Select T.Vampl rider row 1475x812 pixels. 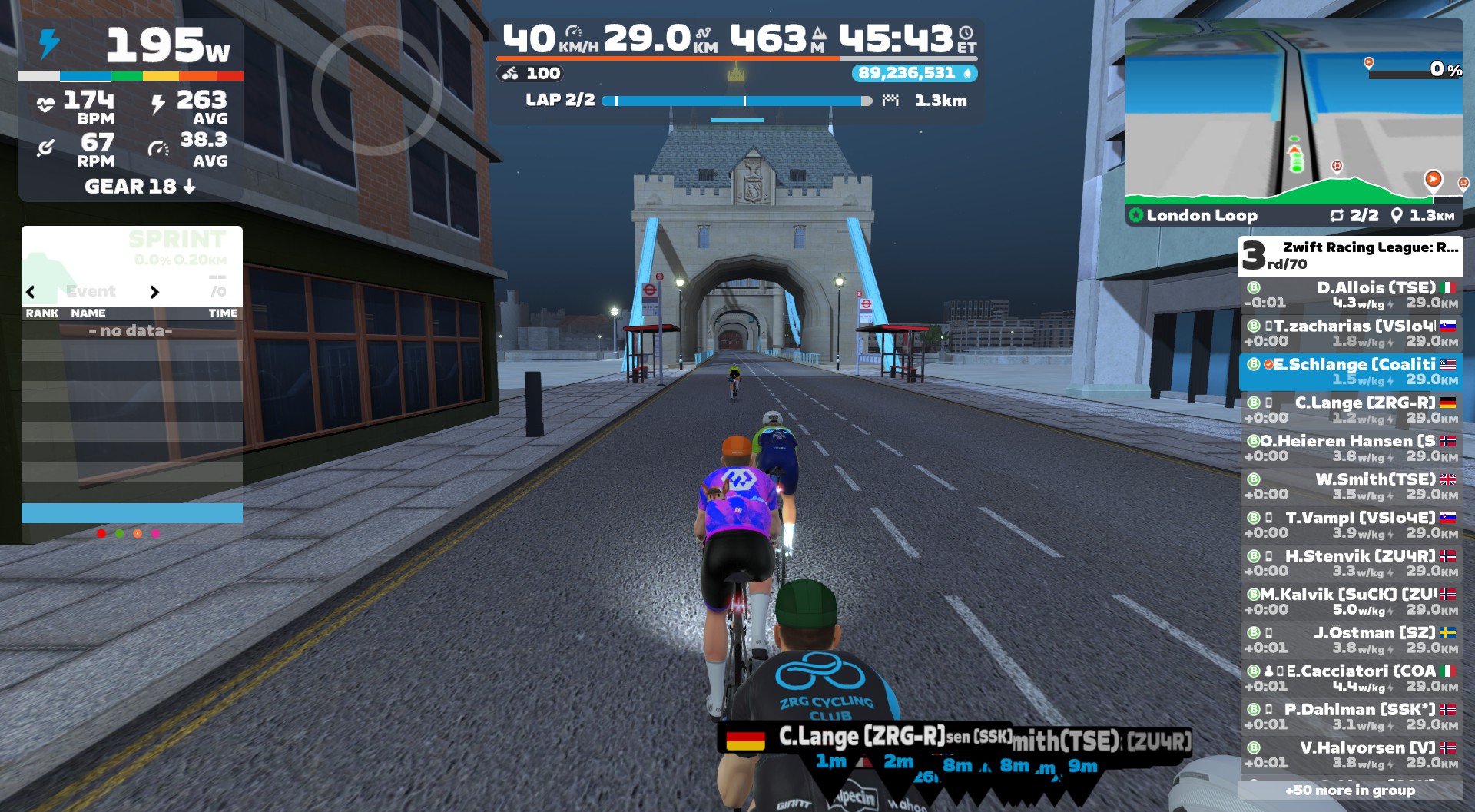point(1351,525)
